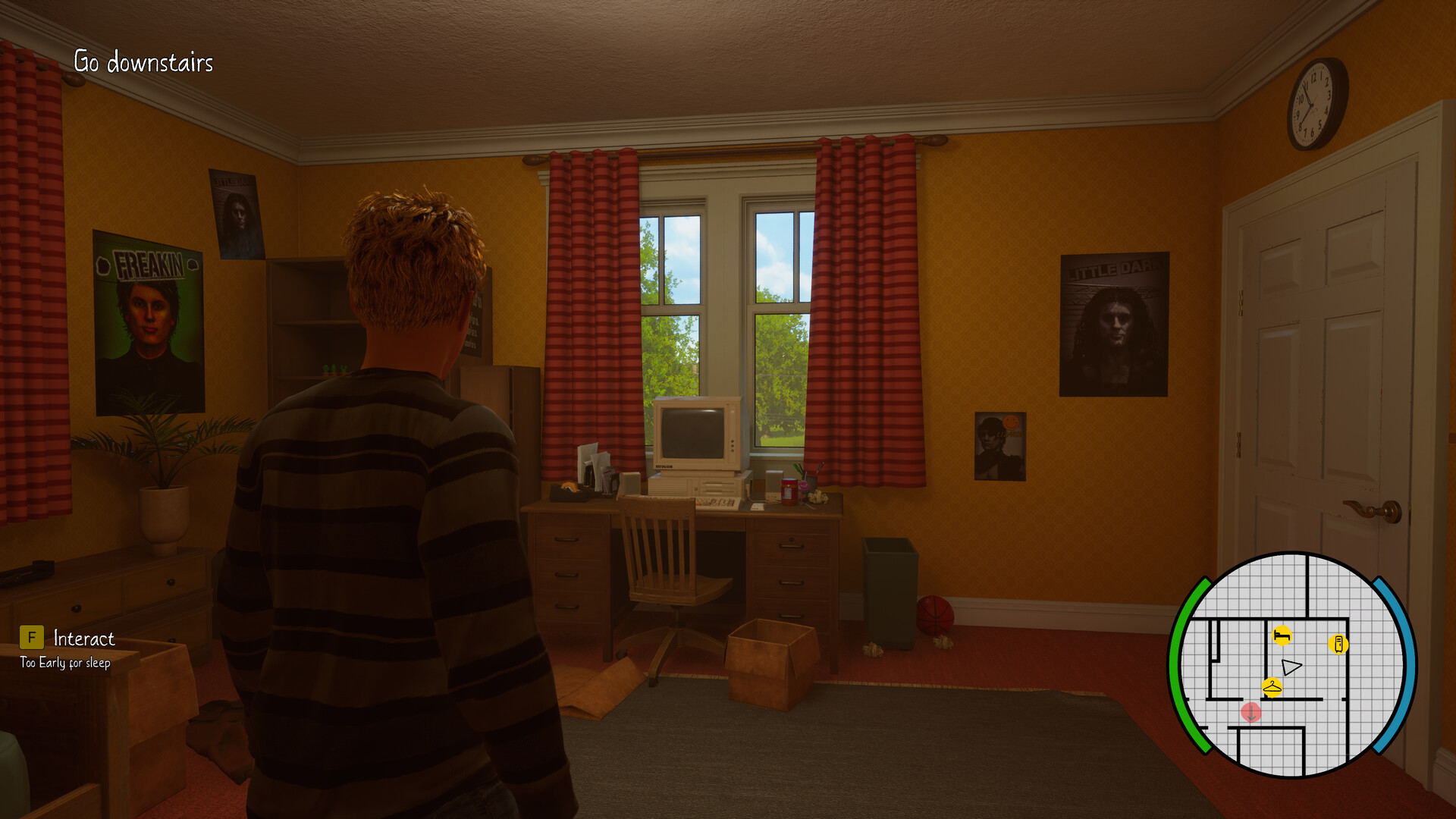The width and height of the screenshot is (1456, 819).
Task: Select the bed icon on the minimap
Action: tap(1282, 636)
